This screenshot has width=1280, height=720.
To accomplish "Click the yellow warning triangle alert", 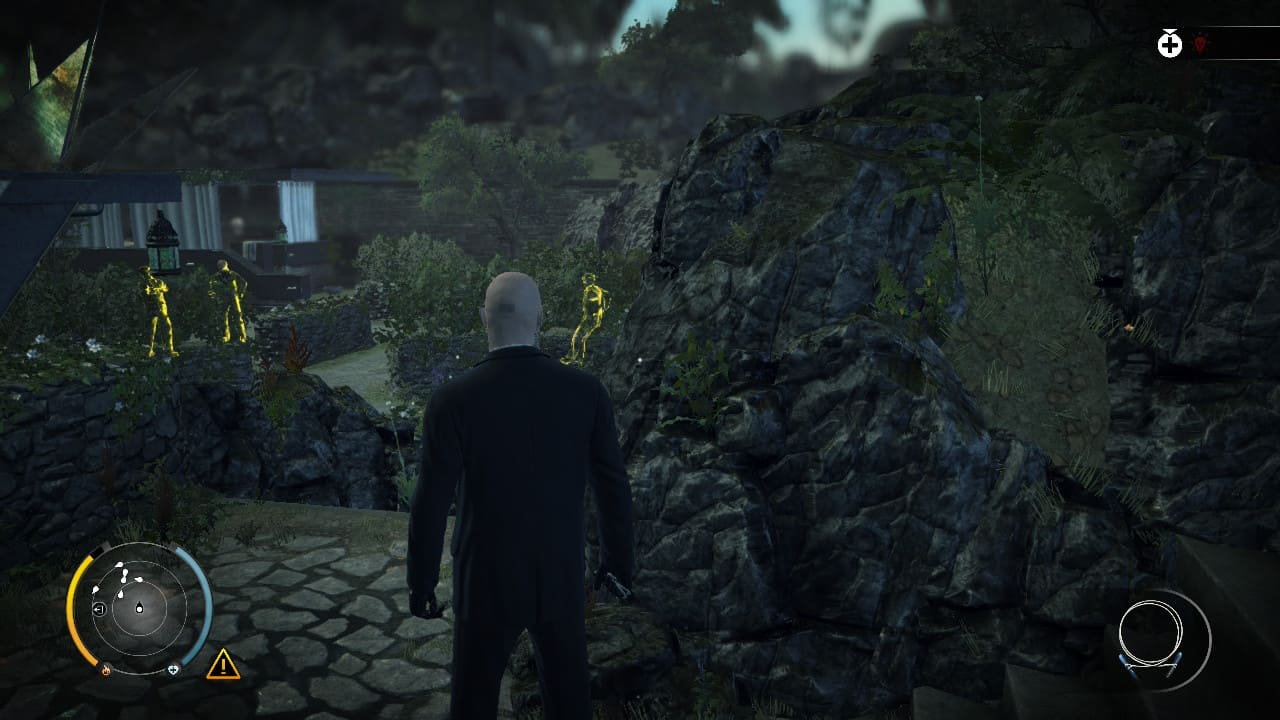I will 223,664.
